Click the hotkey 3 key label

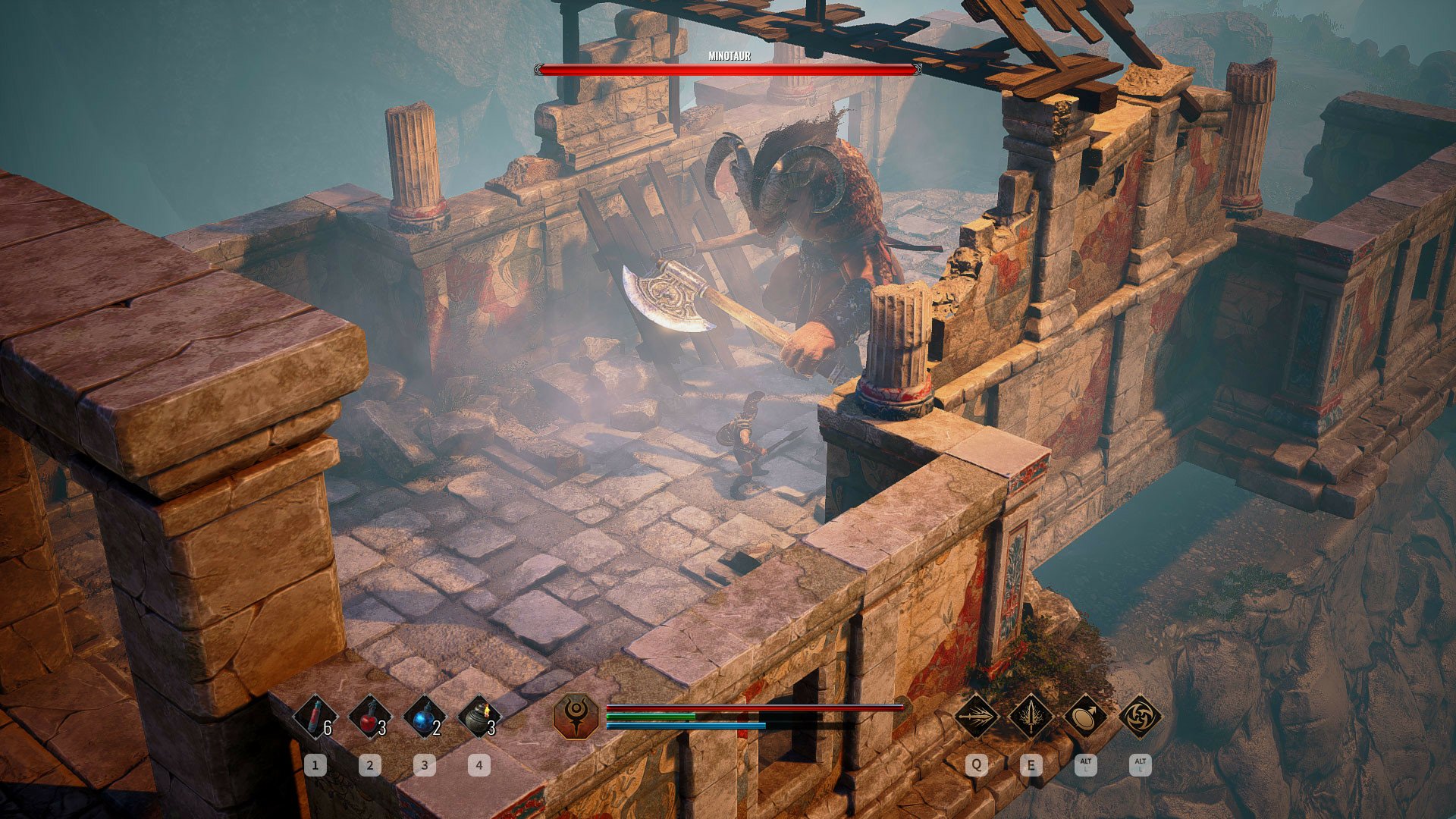(425, 765)
